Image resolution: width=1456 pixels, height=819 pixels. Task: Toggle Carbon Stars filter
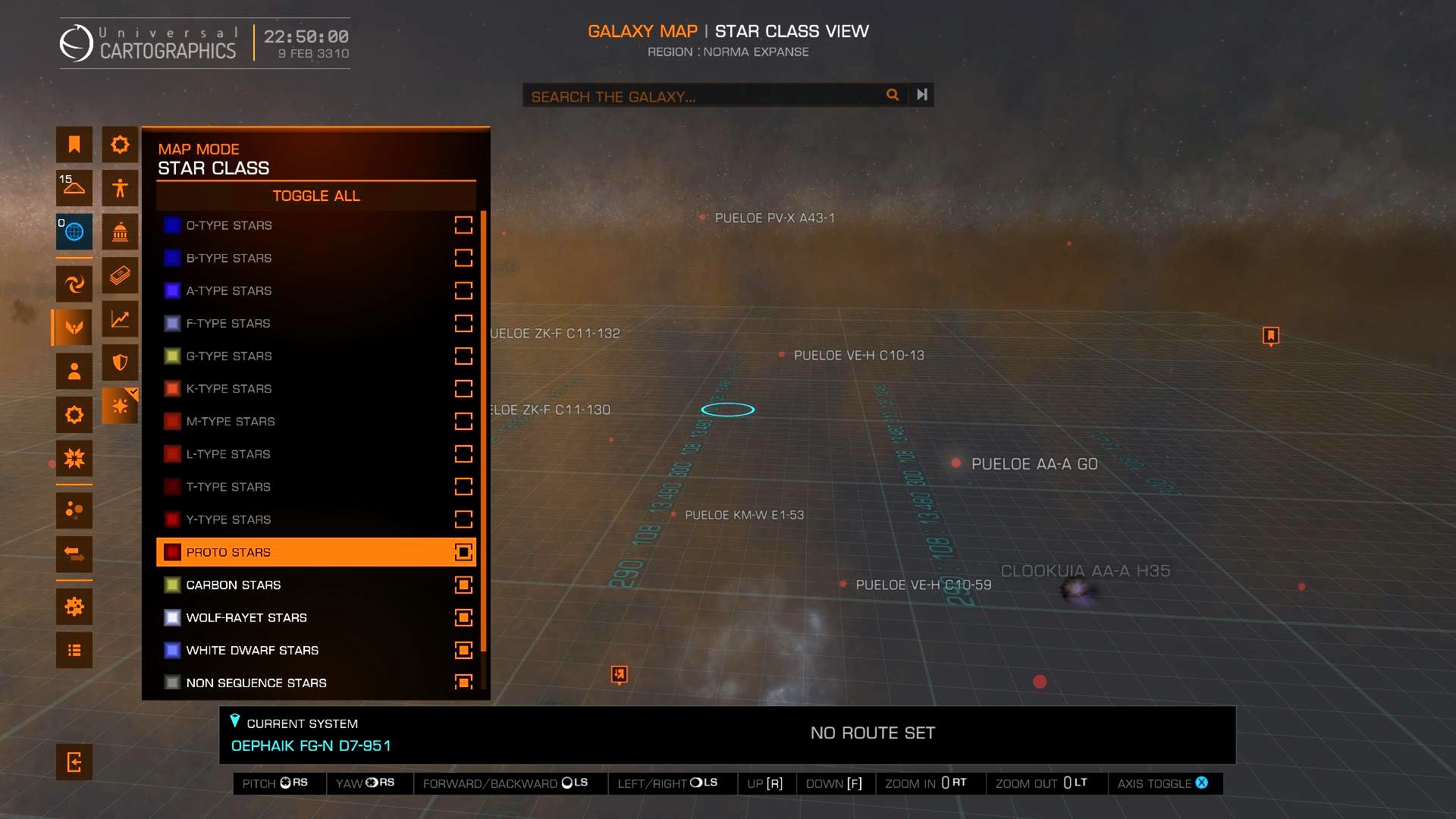tap(463, 585)
